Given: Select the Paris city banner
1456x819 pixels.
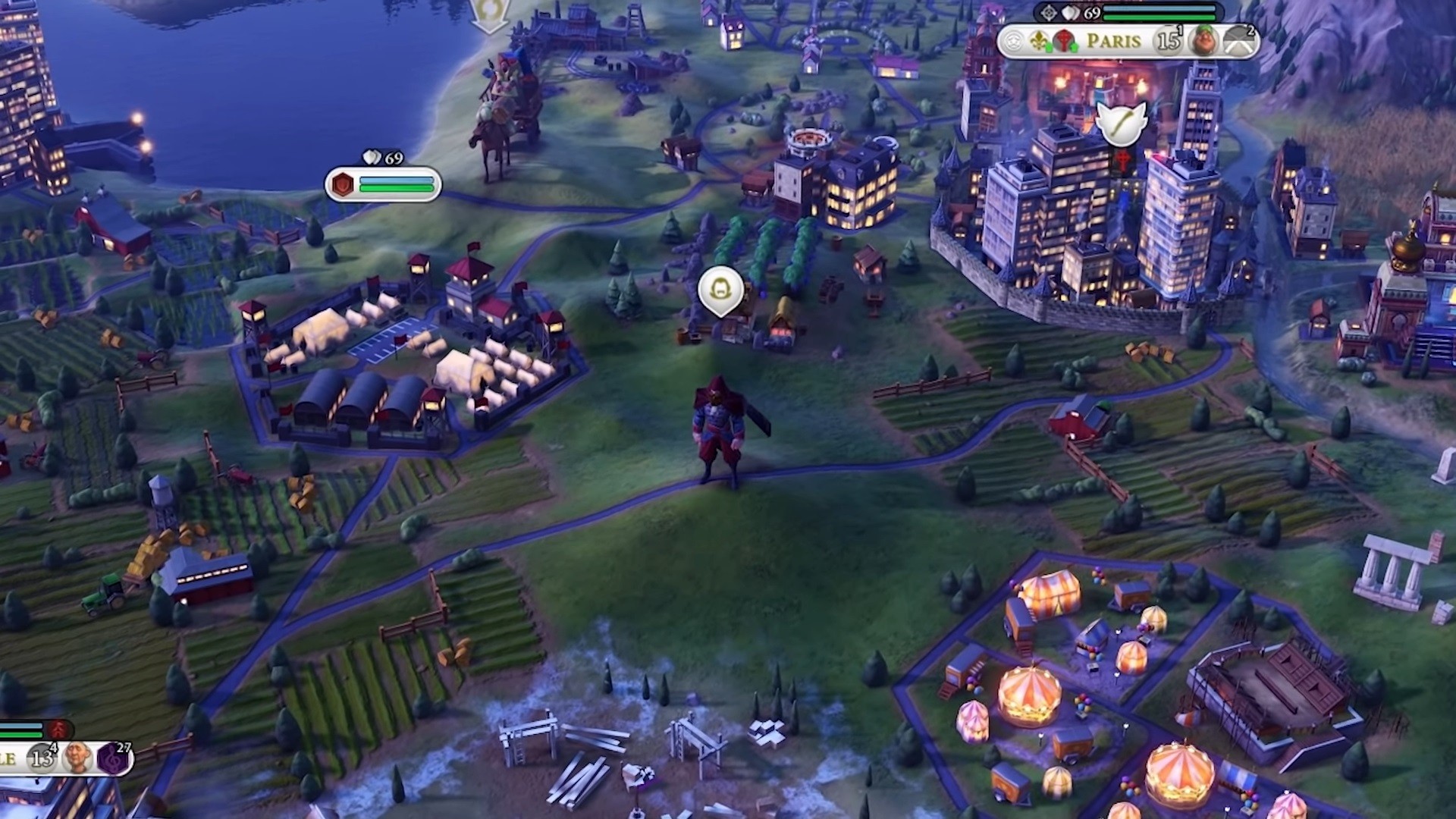Looking at the screenshot, I should (x=1113, y=40).
